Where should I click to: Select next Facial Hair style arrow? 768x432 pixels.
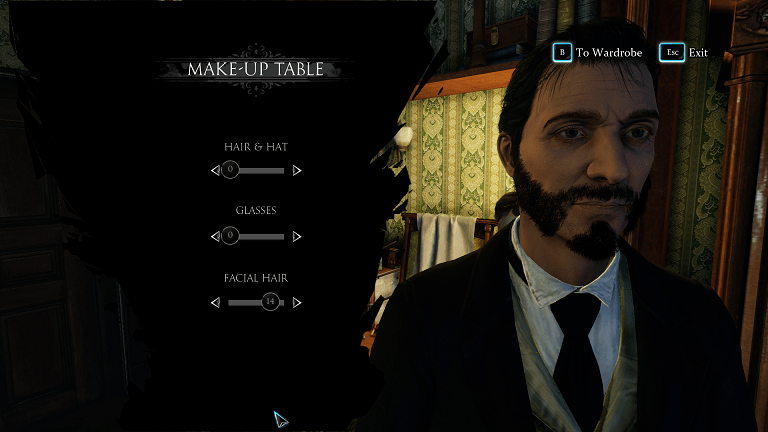click(x=297, y=302)
